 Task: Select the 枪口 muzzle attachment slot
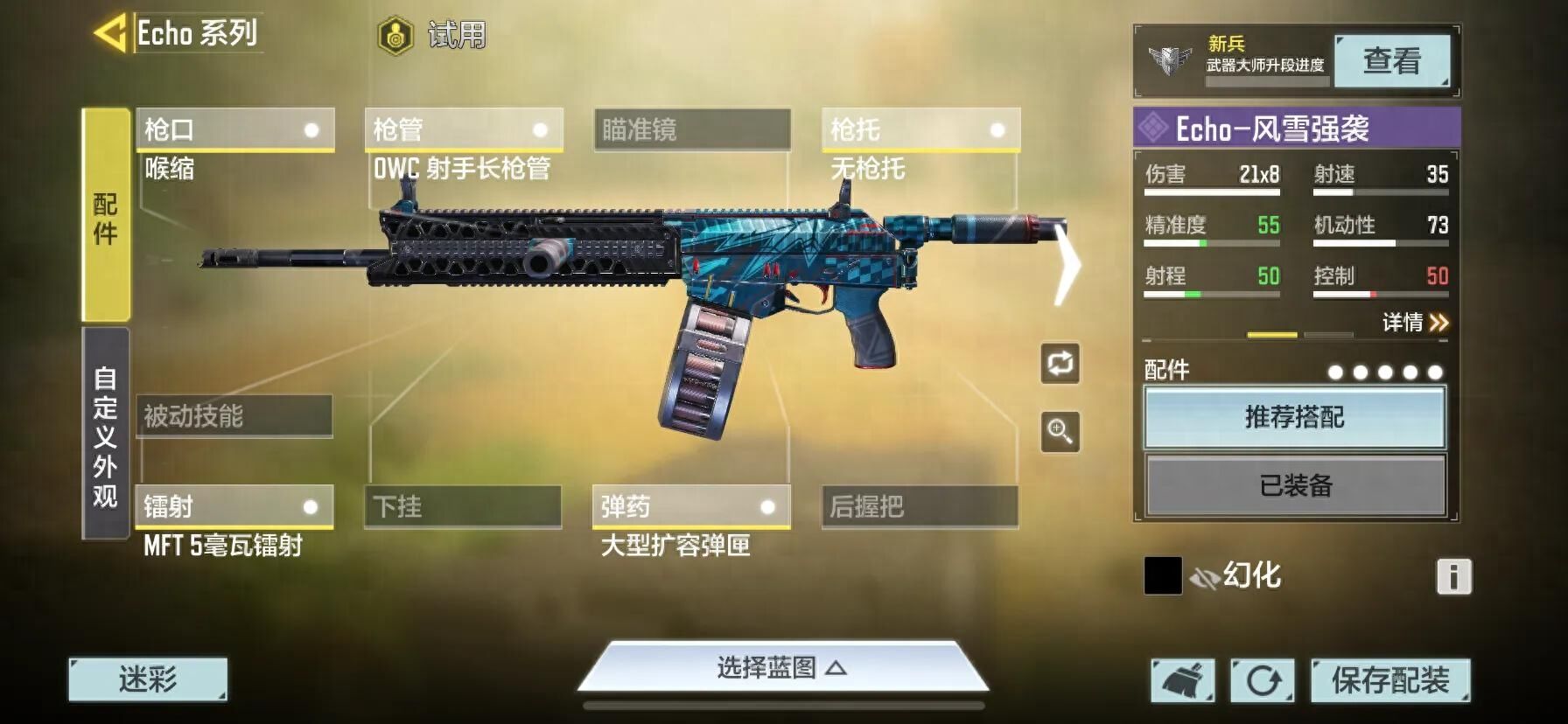[x=234, y=130]
